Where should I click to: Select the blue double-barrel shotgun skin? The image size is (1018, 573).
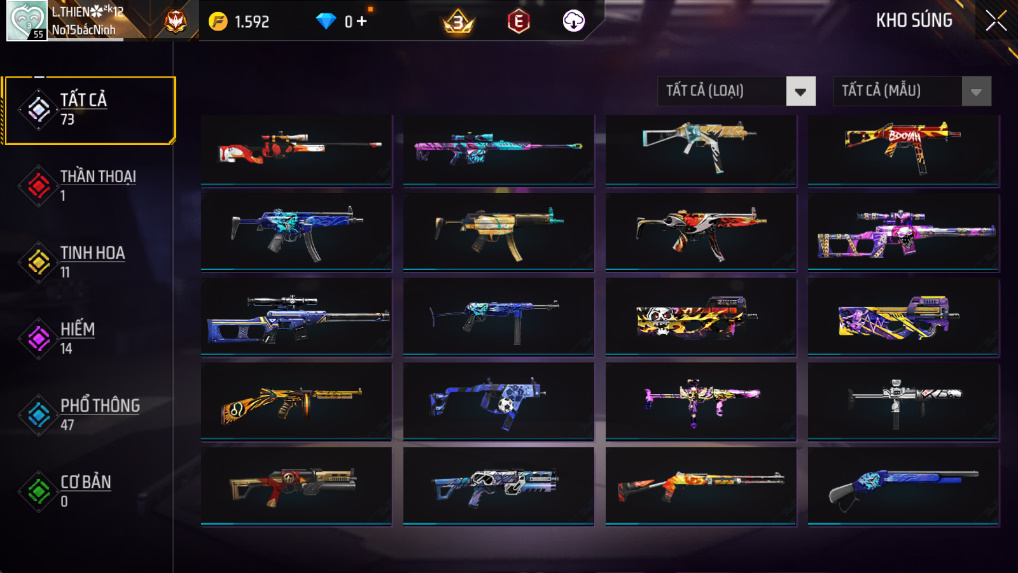click(902, 485)
